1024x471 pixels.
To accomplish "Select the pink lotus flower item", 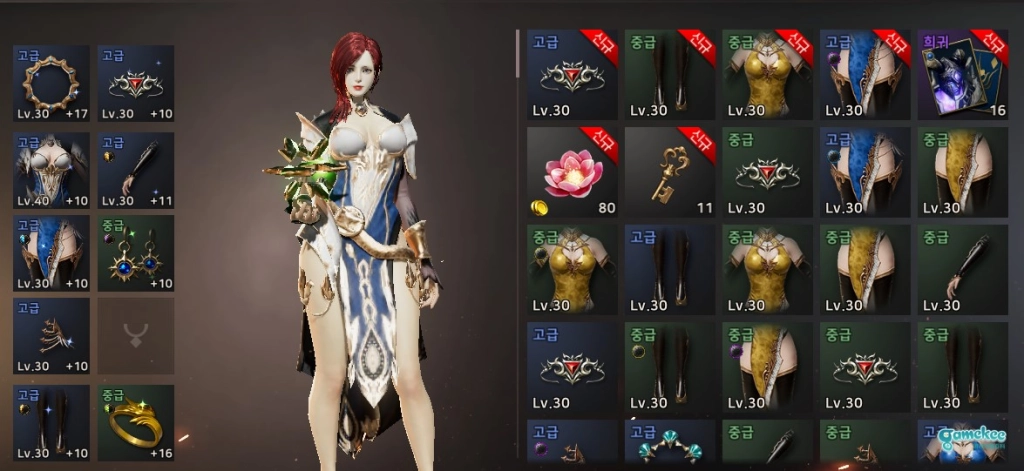I will [572, 172].
